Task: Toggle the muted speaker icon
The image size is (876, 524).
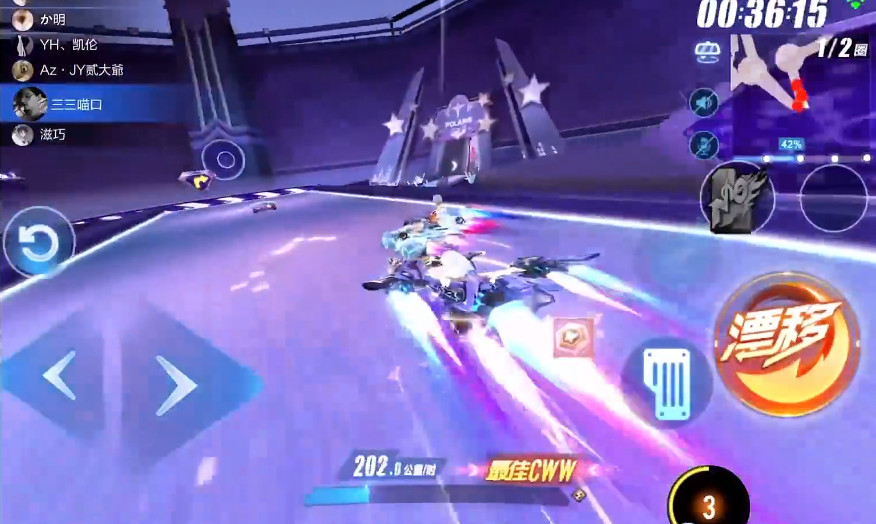Action: coord(705,102)
